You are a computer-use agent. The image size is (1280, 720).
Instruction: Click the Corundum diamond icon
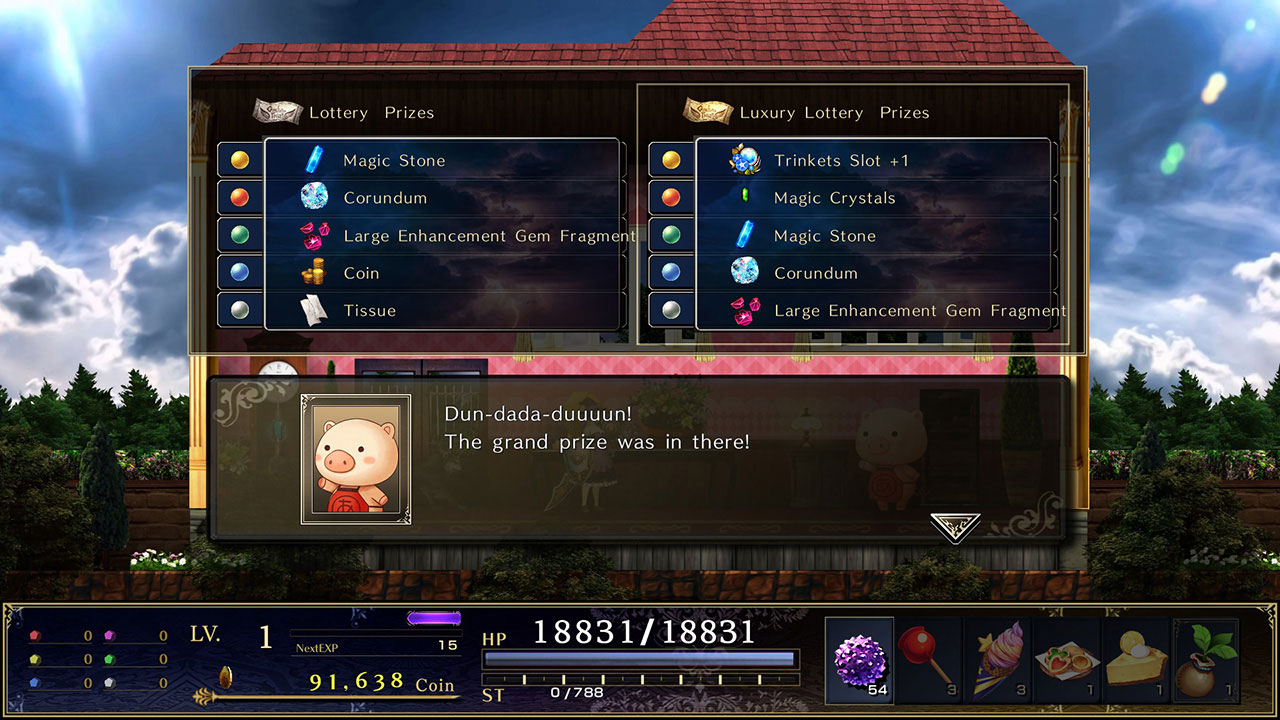pyautogui.click(x=315, y=198)
